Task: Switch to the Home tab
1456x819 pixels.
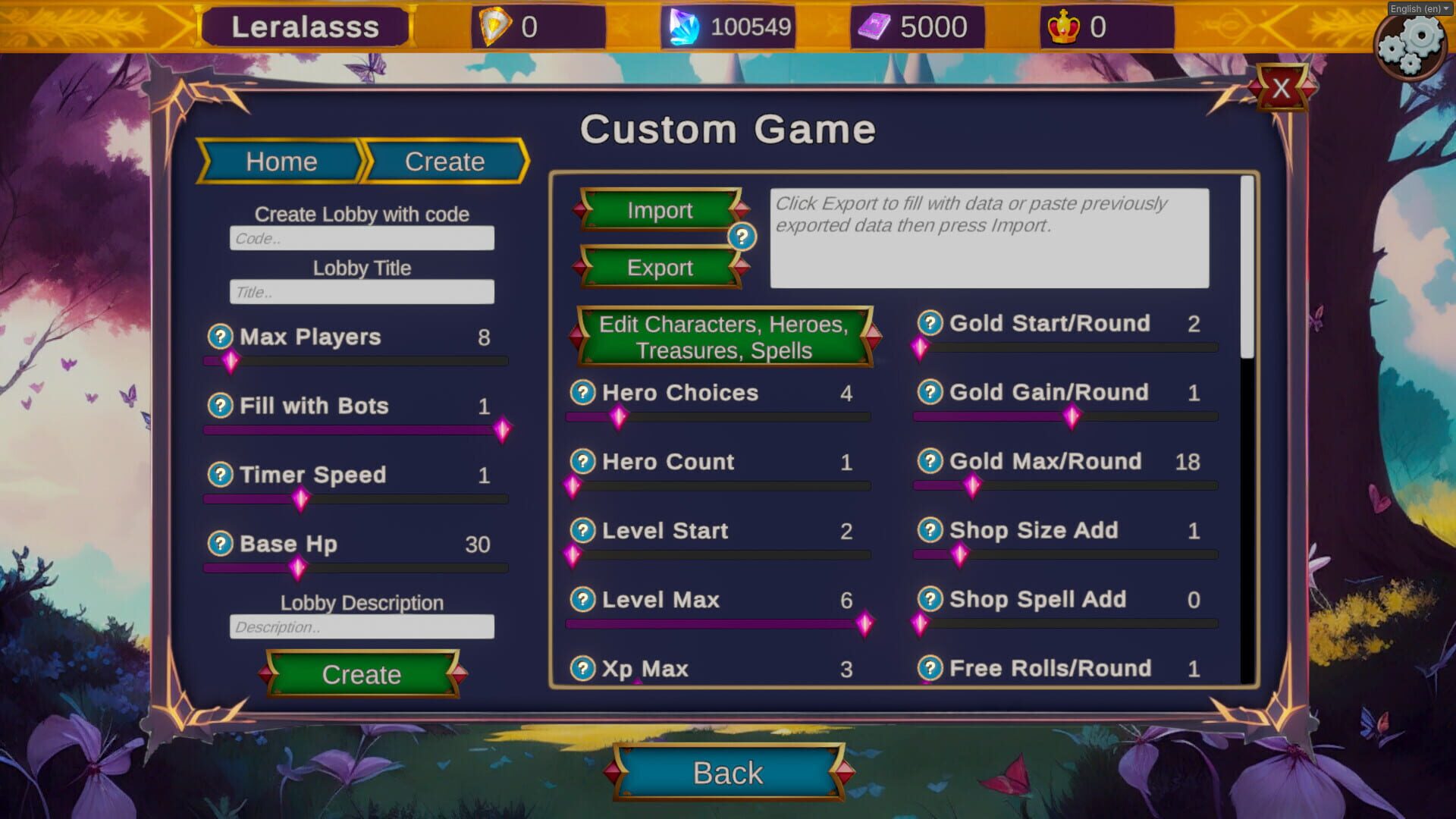Action: [x=281, y=162]
